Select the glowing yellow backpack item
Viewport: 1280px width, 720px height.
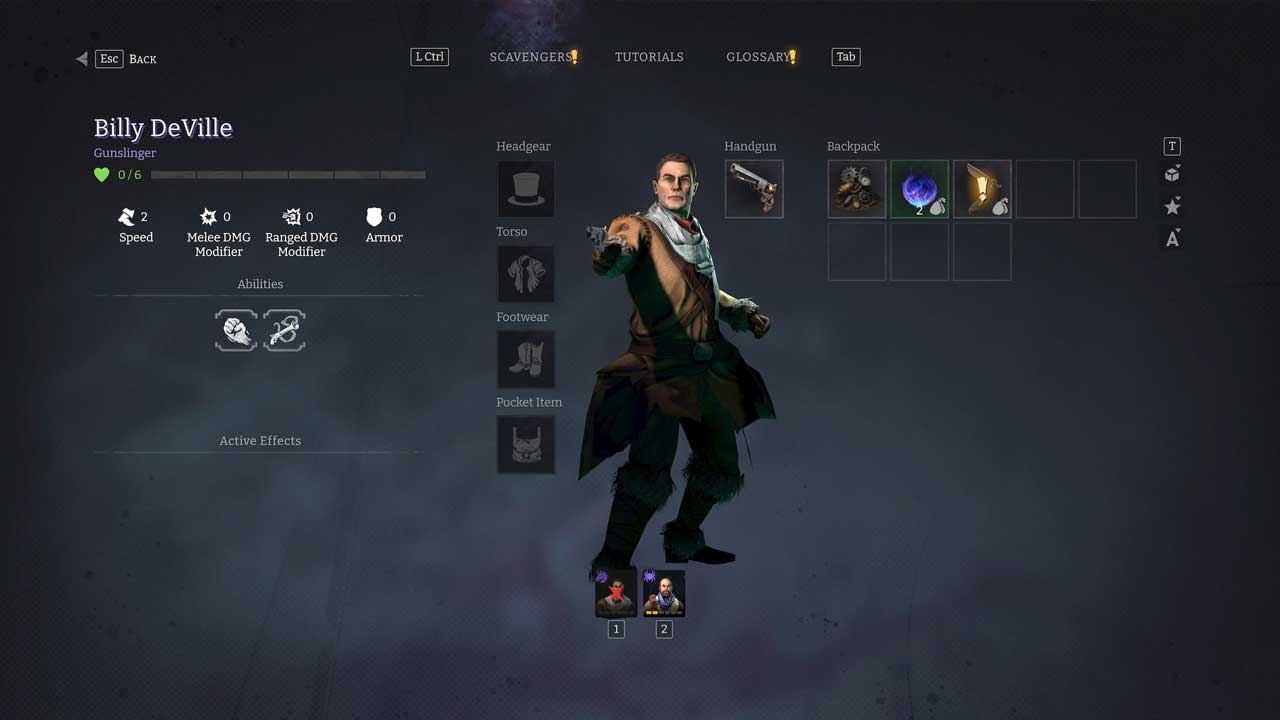point(982,189)
